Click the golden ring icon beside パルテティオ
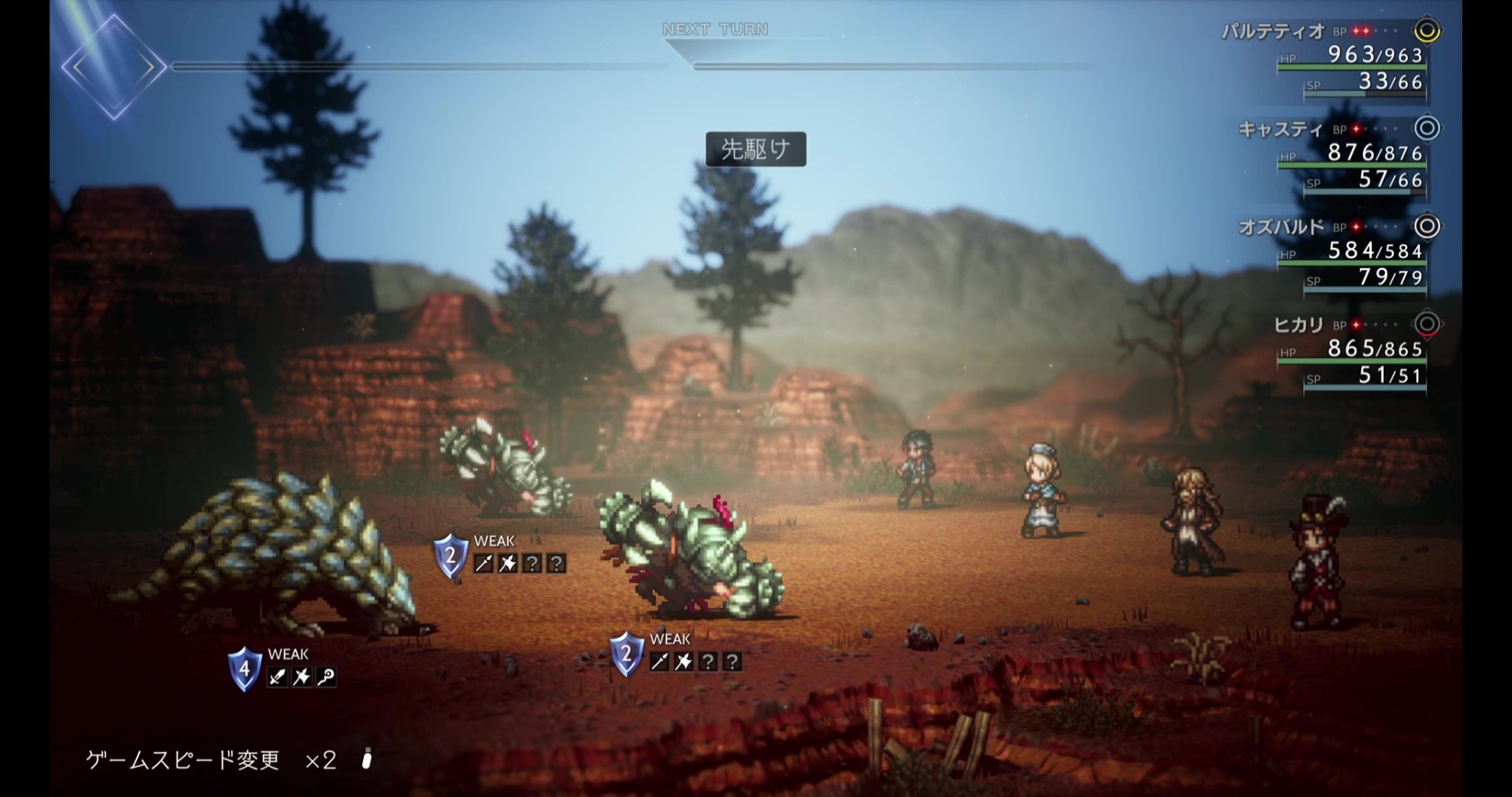This screenshot has height=797, width=1512. point(1427,31)
